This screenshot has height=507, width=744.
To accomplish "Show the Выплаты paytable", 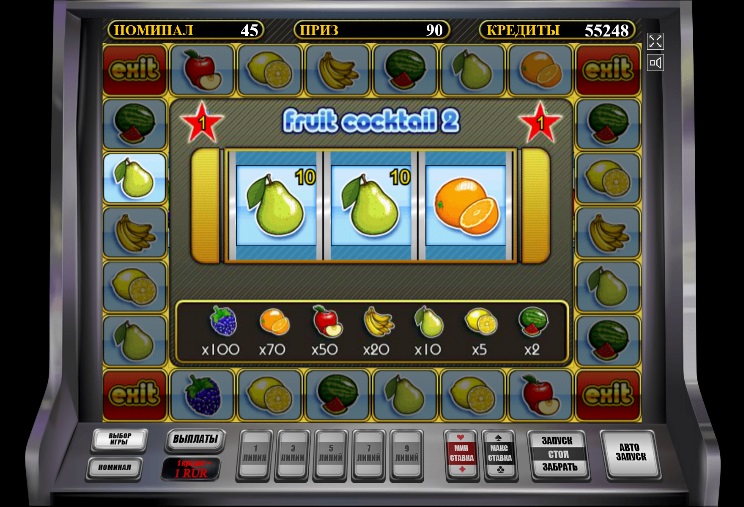I will click(193, 441).
